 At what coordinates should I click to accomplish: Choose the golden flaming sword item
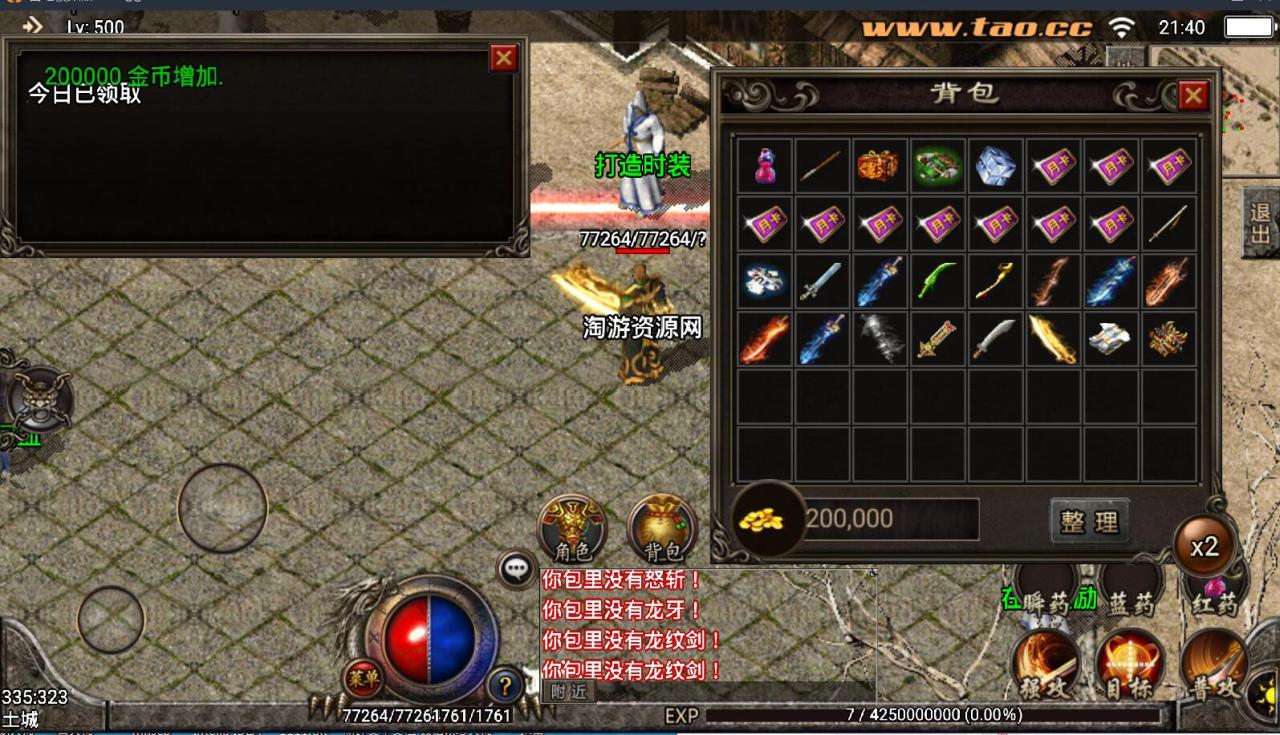1053,340
